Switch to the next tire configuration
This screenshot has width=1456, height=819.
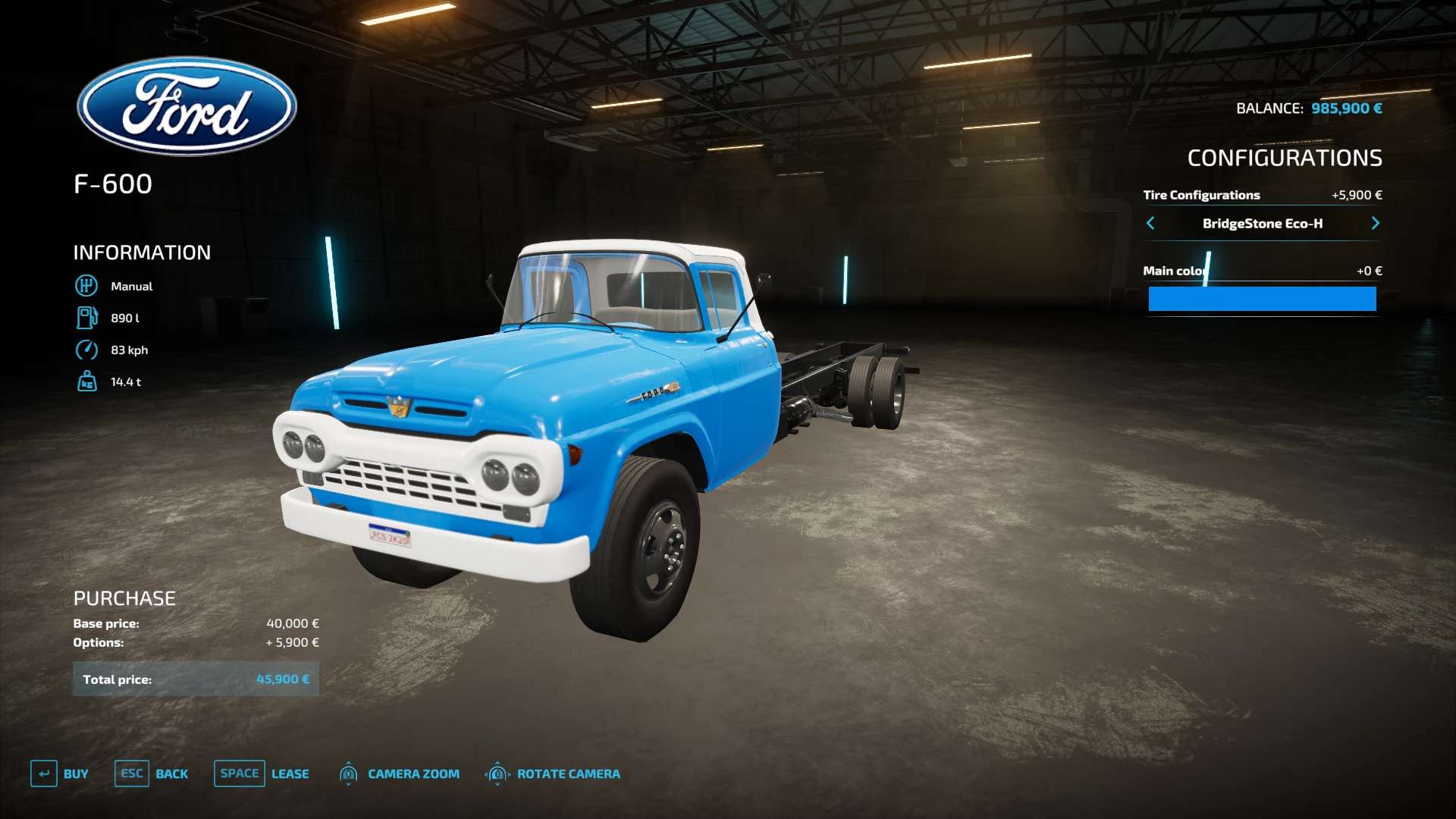[1375, 223]
